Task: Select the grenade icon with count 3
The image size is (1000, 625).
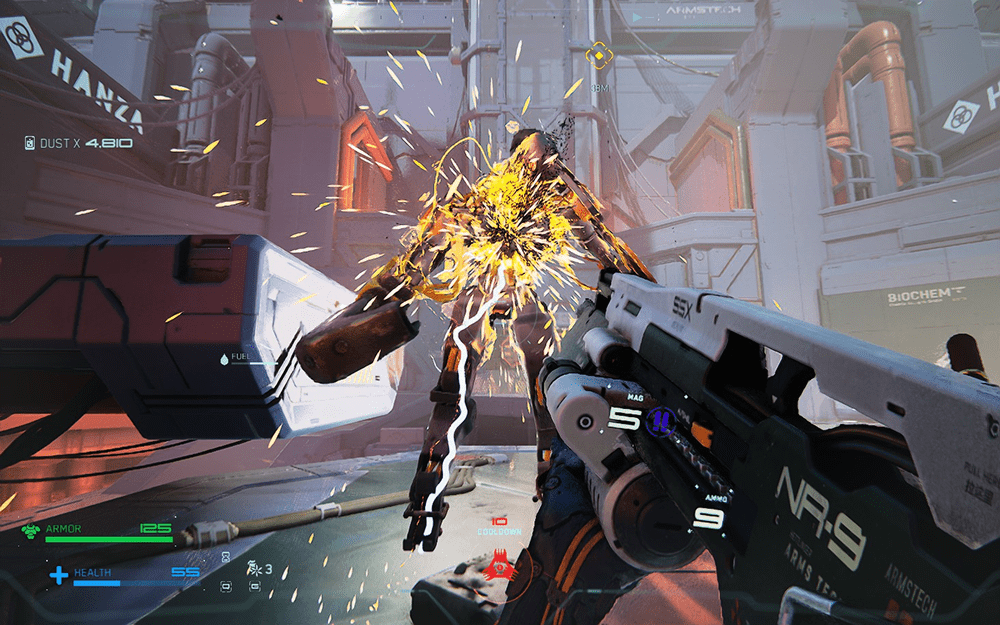Action: pos(254,568)
